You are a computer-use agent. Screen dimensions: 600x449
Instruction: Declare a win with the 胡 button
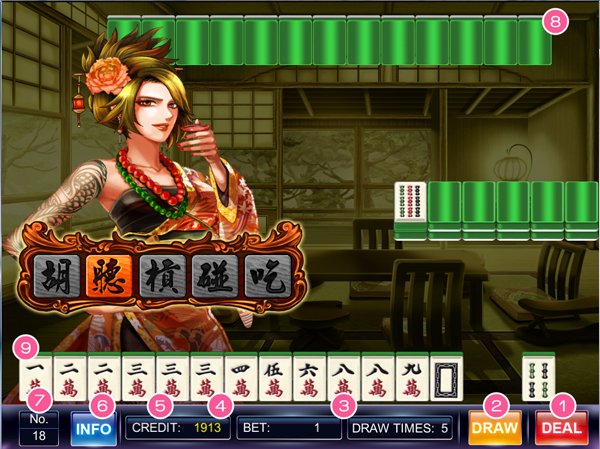(58, 274)
